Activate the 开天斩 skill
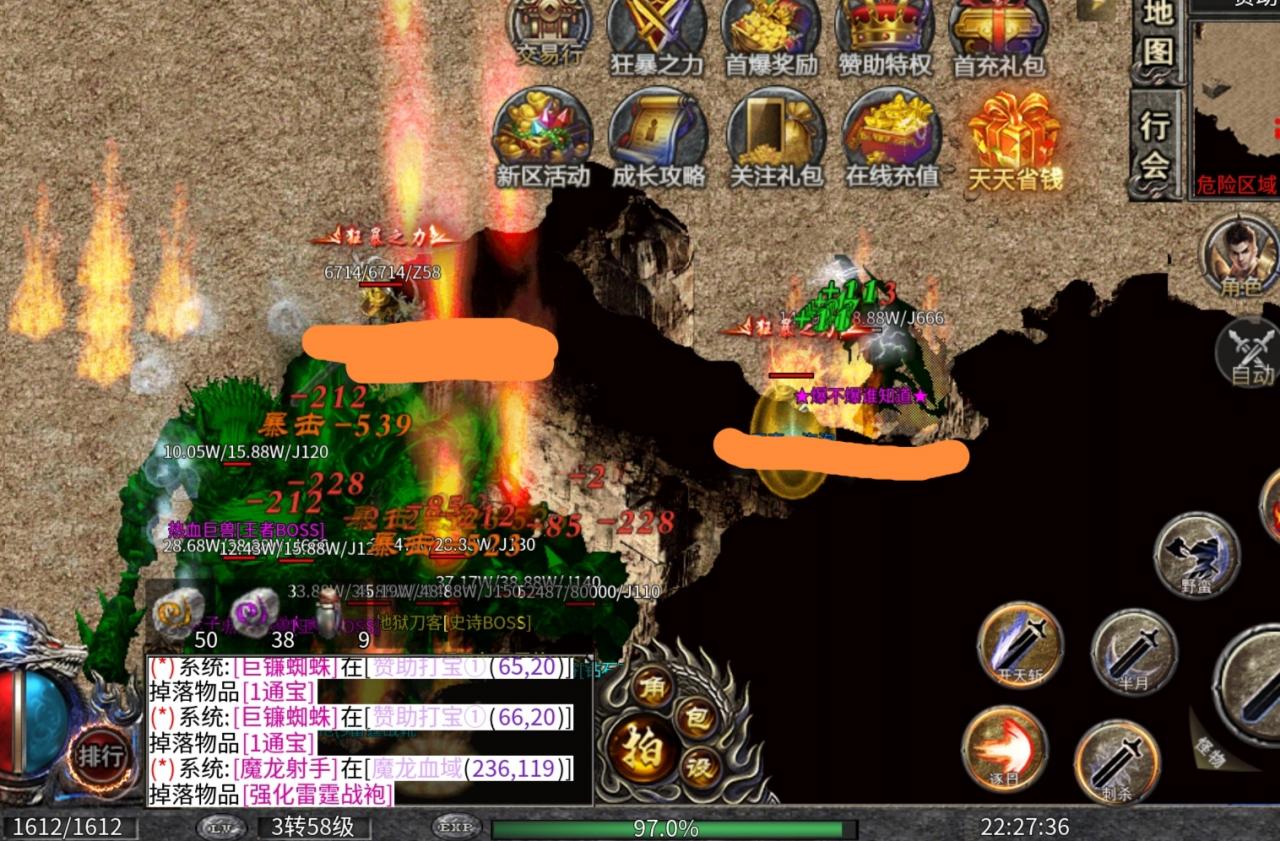This screenshot has width=1280, height=841. pos(1020,645)
